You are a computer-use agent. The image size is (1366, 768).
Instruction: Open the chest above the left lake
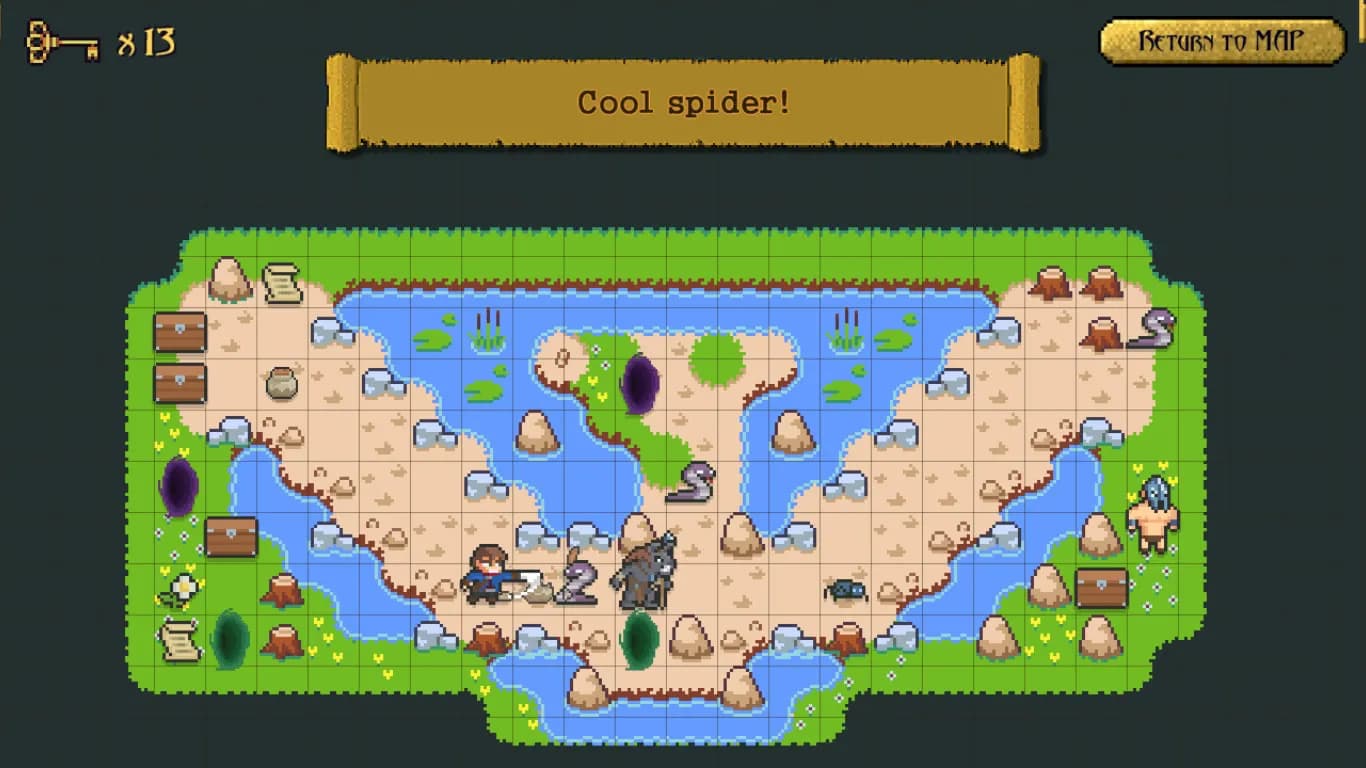point(232,537)
